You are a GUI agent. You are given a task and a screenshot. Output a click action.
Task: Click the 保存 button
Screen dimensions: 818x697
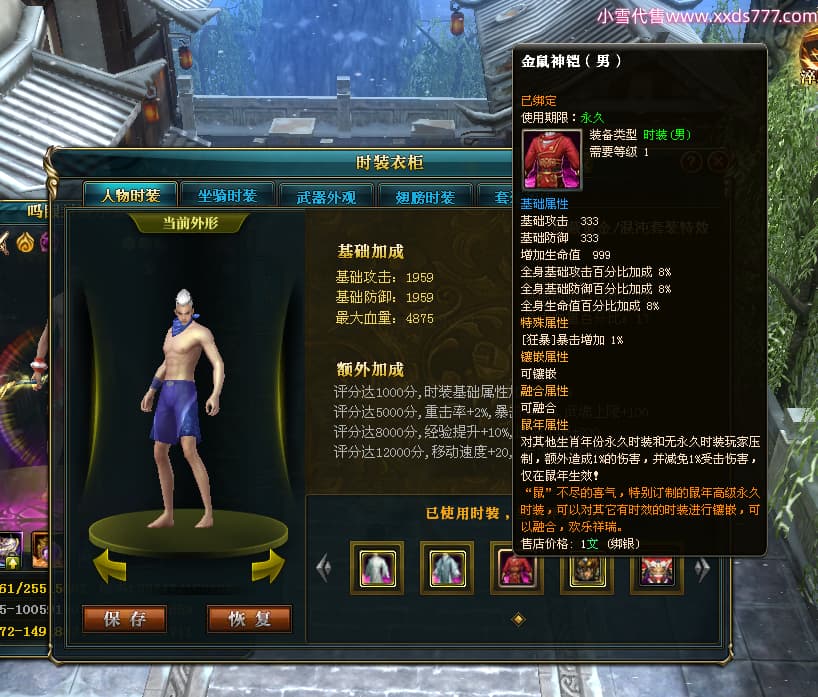(x=124, y=619)
